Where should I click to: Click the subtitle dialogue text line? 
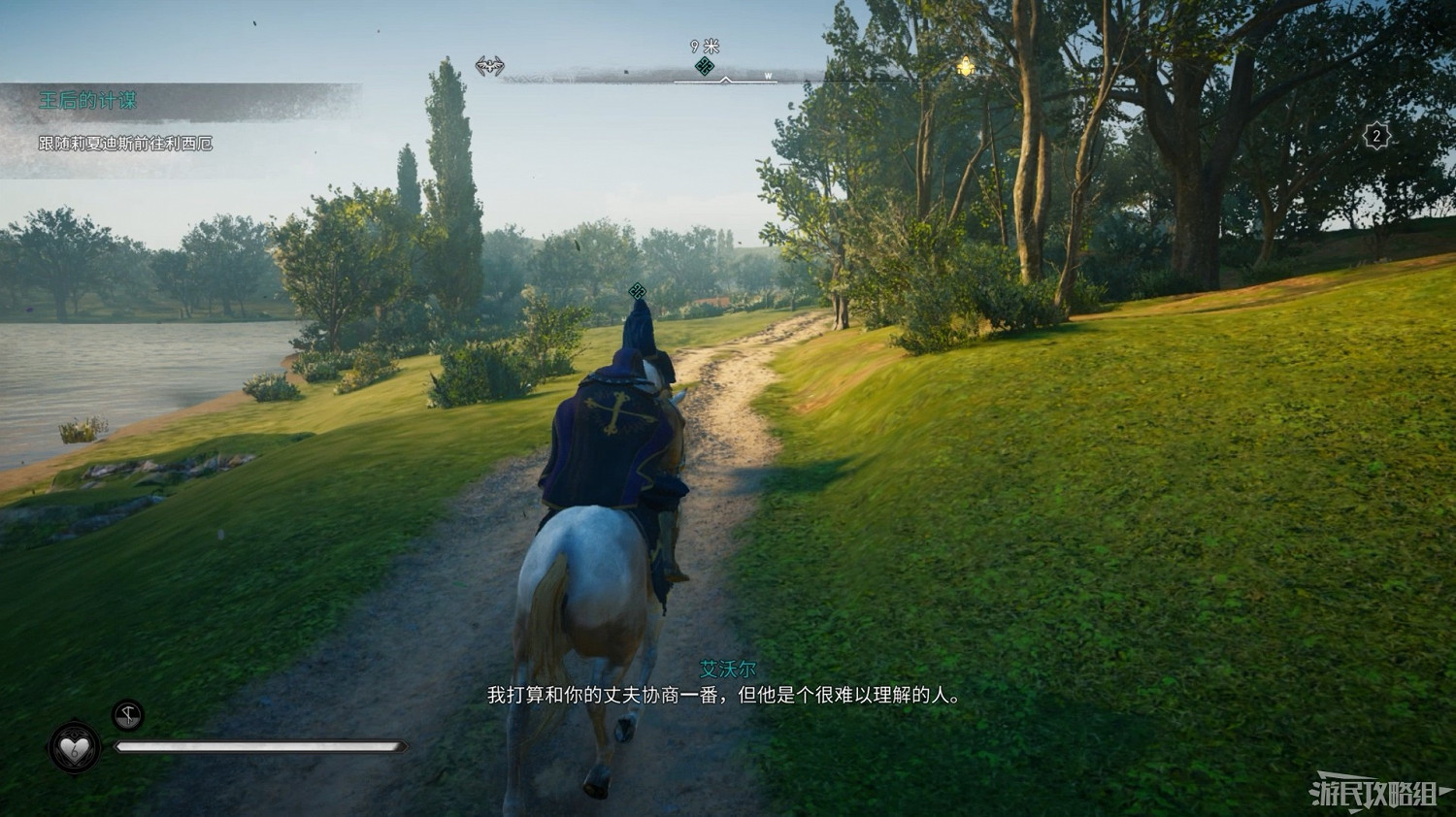(x=722, y=695)
